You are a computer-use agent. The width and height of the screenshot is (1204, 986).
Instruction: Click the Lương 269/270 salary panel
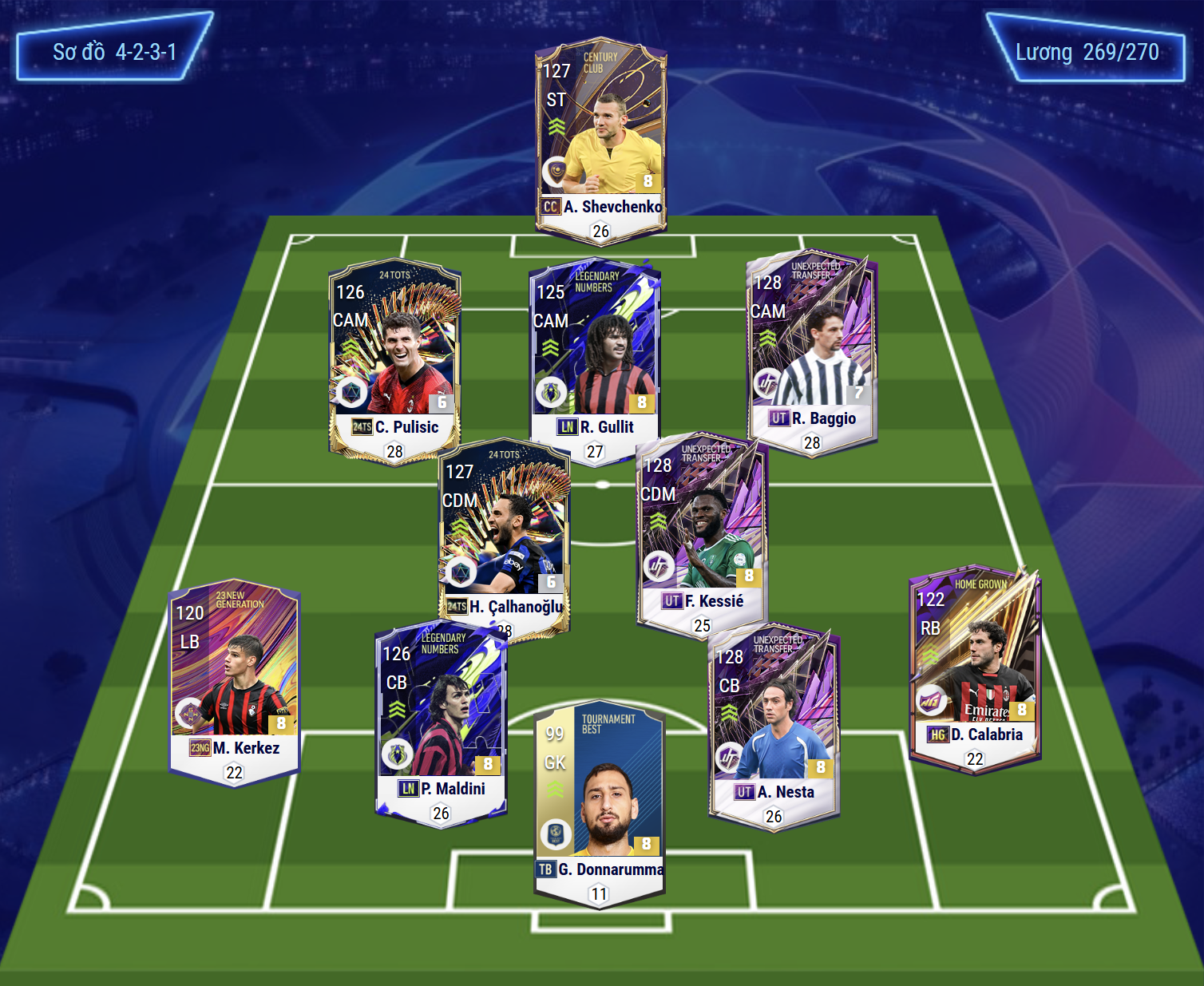click(1086, 48)
